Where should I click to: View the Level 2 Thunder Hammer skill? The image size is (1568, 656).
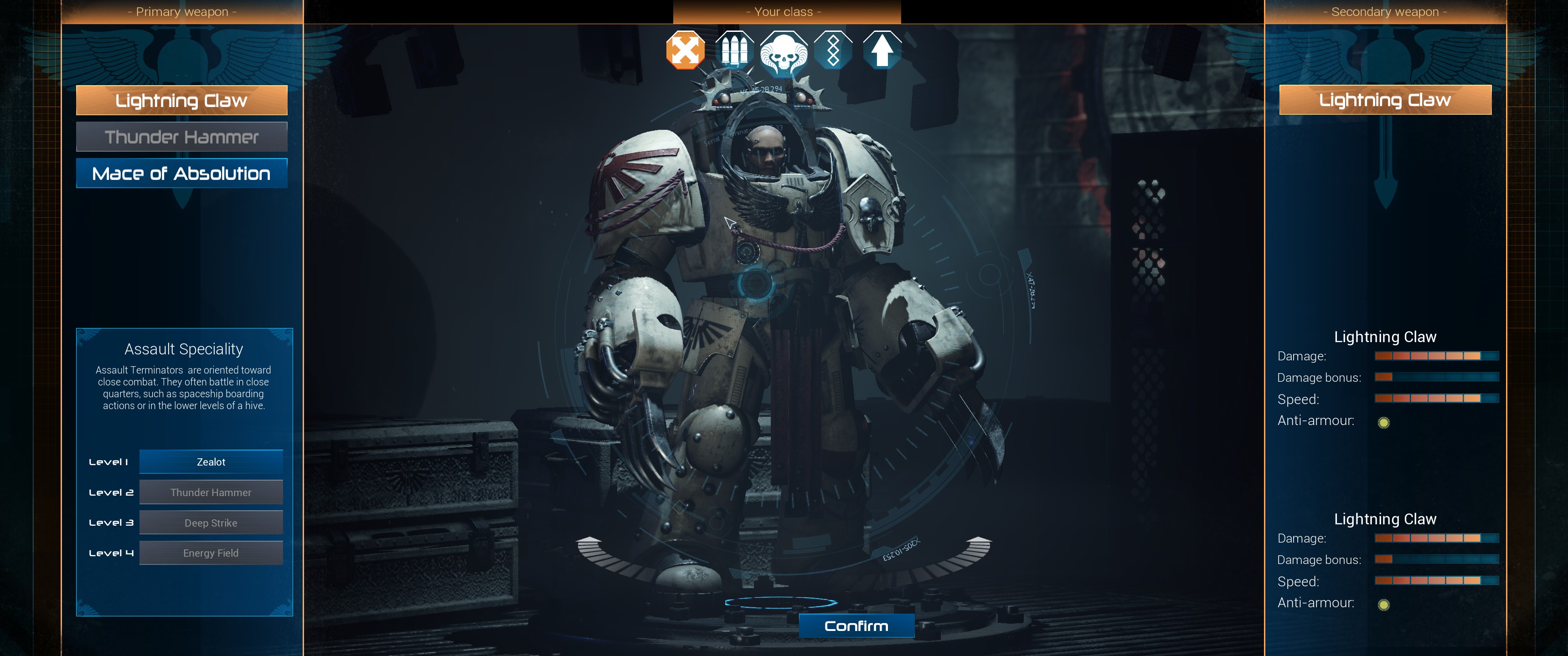click(x=211, y=492)
